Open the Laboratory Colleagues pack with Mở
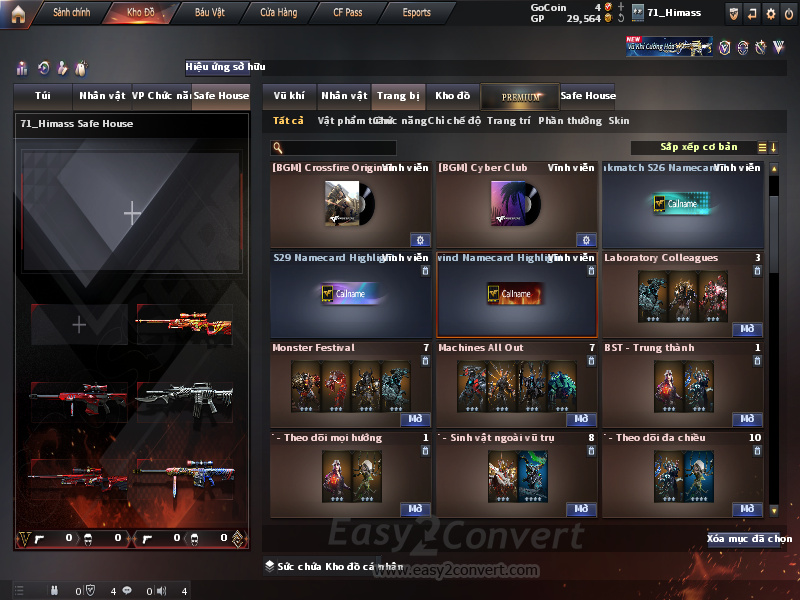 pos(747,329)
